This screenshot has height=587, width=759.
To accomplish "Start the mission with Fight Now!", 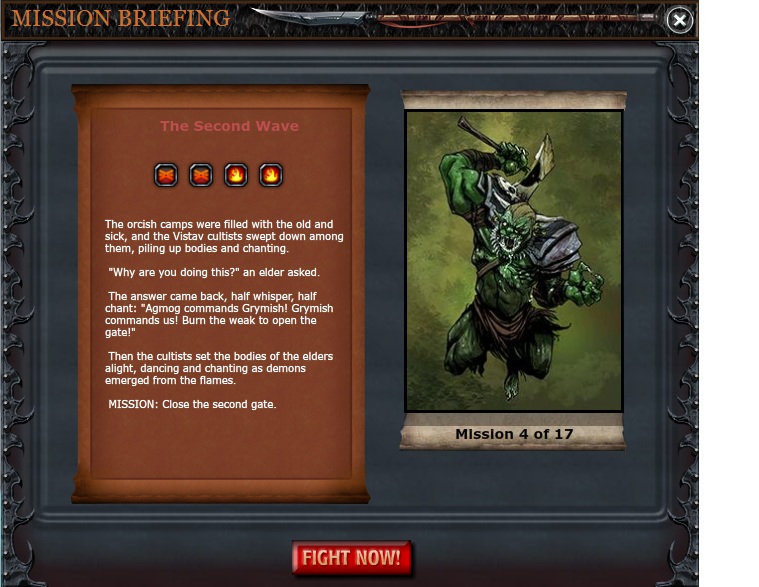I will [352, 558].
